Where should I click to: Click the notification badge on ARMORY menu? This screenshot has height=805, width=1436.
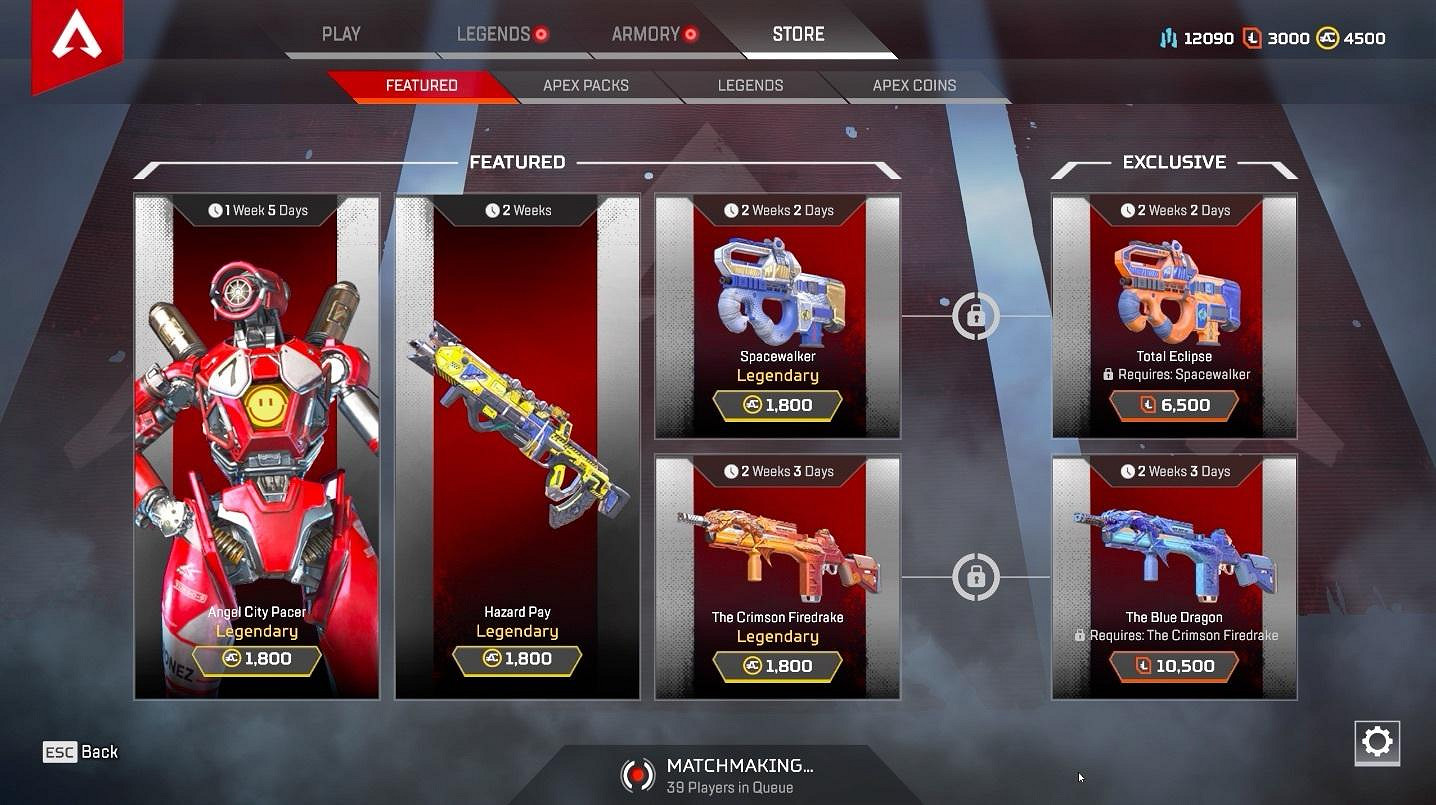coord(691,33)
